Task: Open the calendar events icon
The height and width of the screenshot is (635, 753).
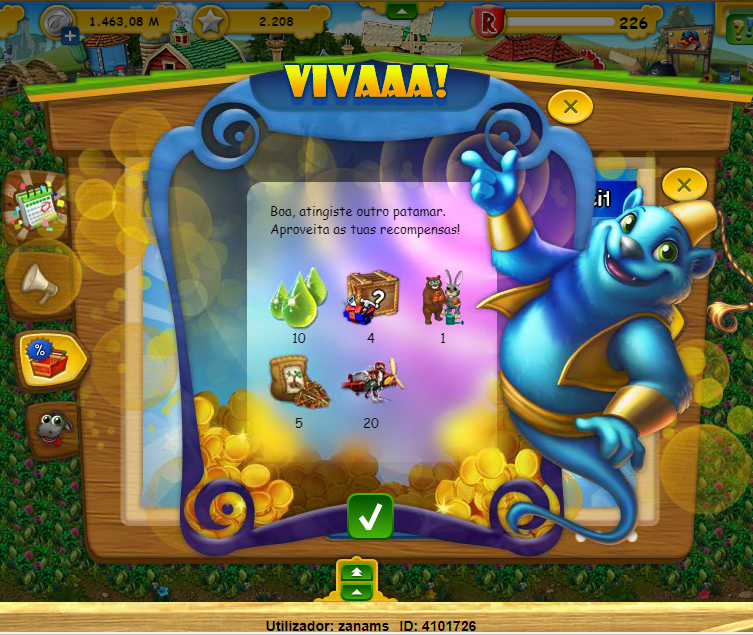Action: coord(37,207)
